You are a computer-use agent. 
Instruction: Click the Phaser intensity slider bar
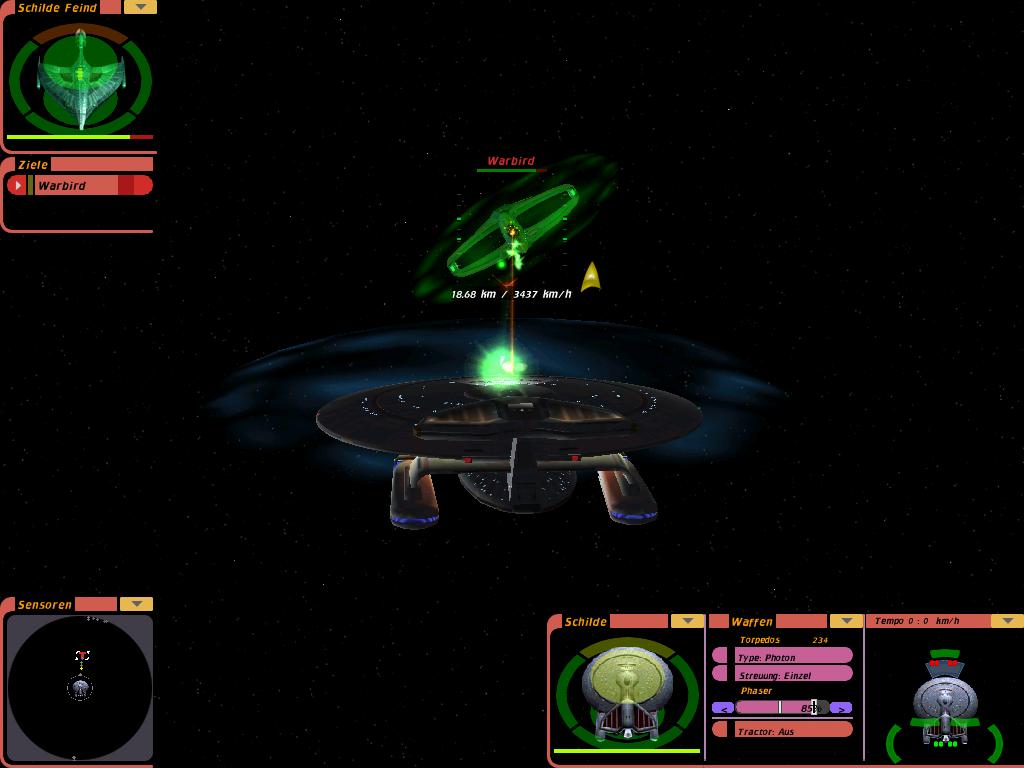pyautogui.click(x=782, y=708)
